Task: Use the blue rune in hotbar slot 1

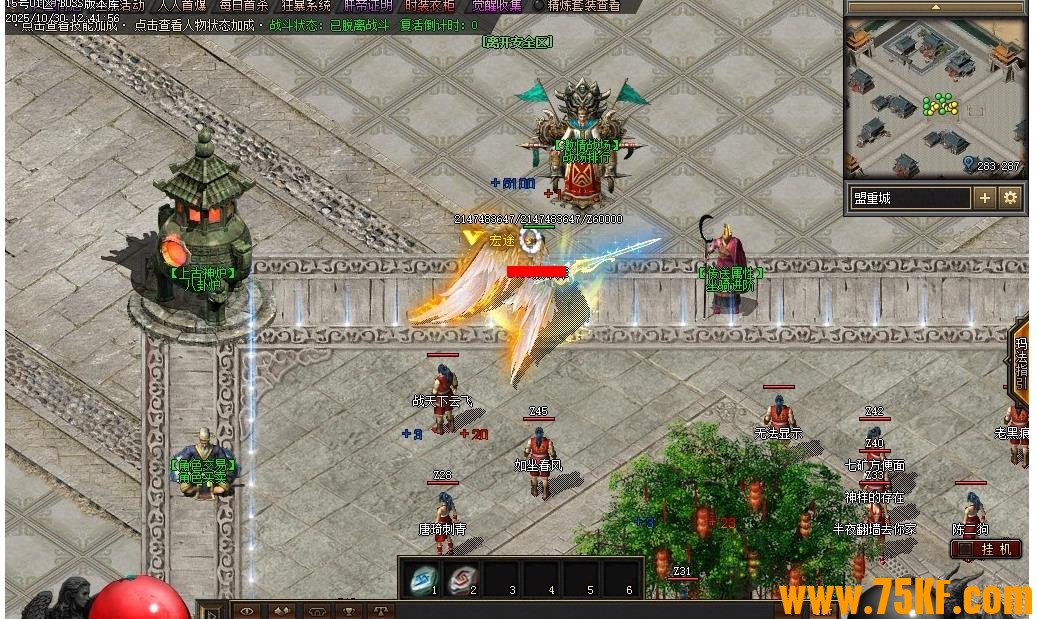Action: tap(423, 577)
